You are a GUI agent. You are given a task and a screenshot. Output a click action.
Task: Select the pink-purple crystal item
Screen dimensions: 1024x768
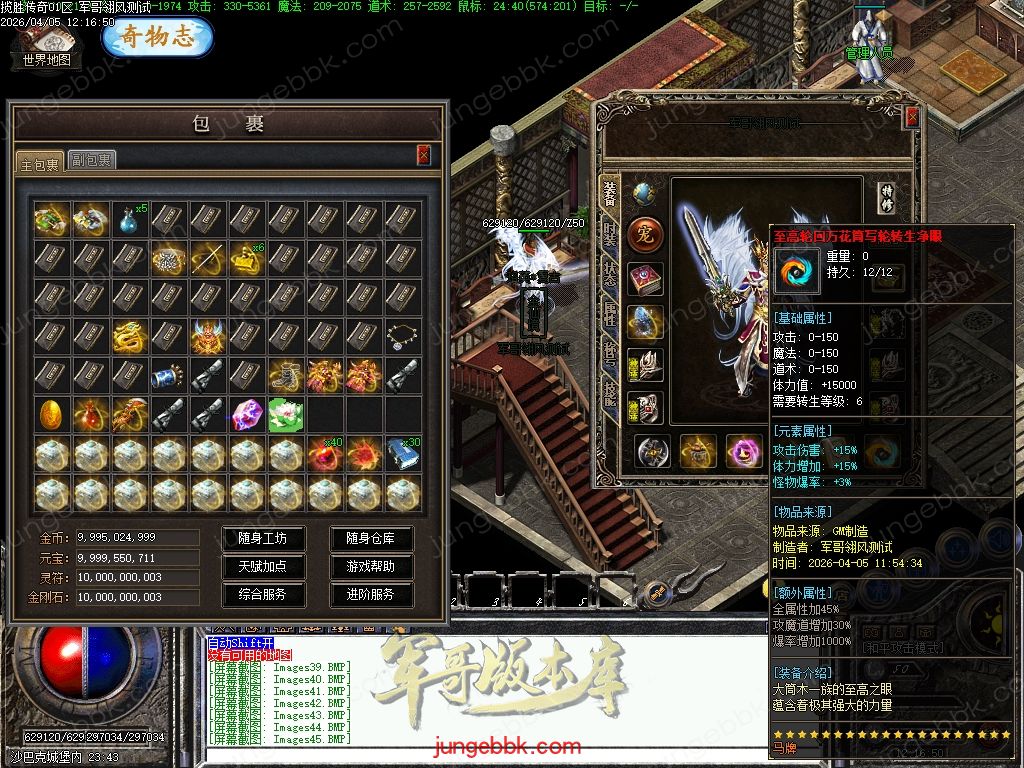(x=247, y=414)
